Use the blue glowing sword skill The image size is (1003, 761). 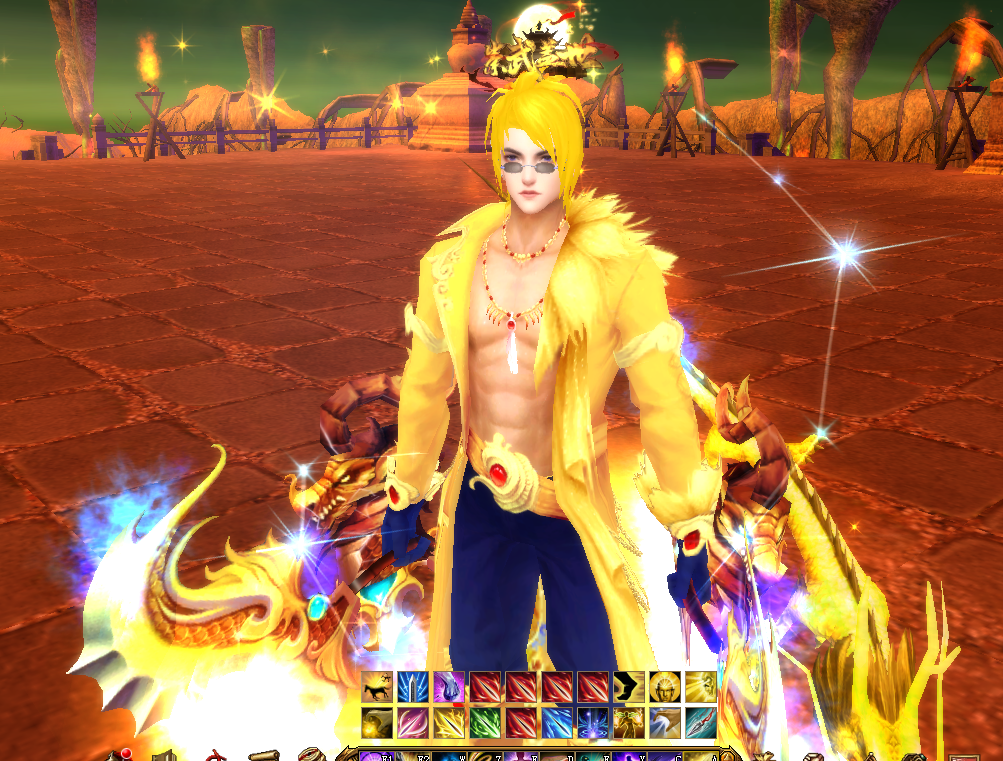413,687
